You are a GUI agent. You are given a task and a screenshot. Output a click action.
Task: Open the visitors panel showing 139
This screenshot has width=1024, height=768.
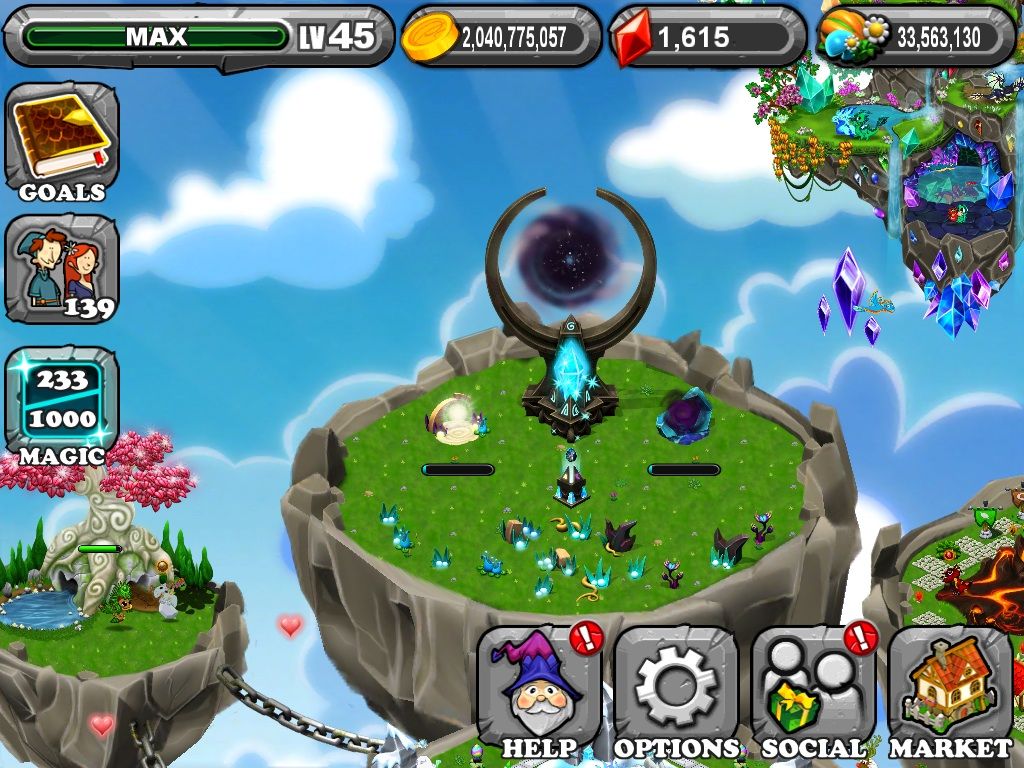(x=61, y=269)
